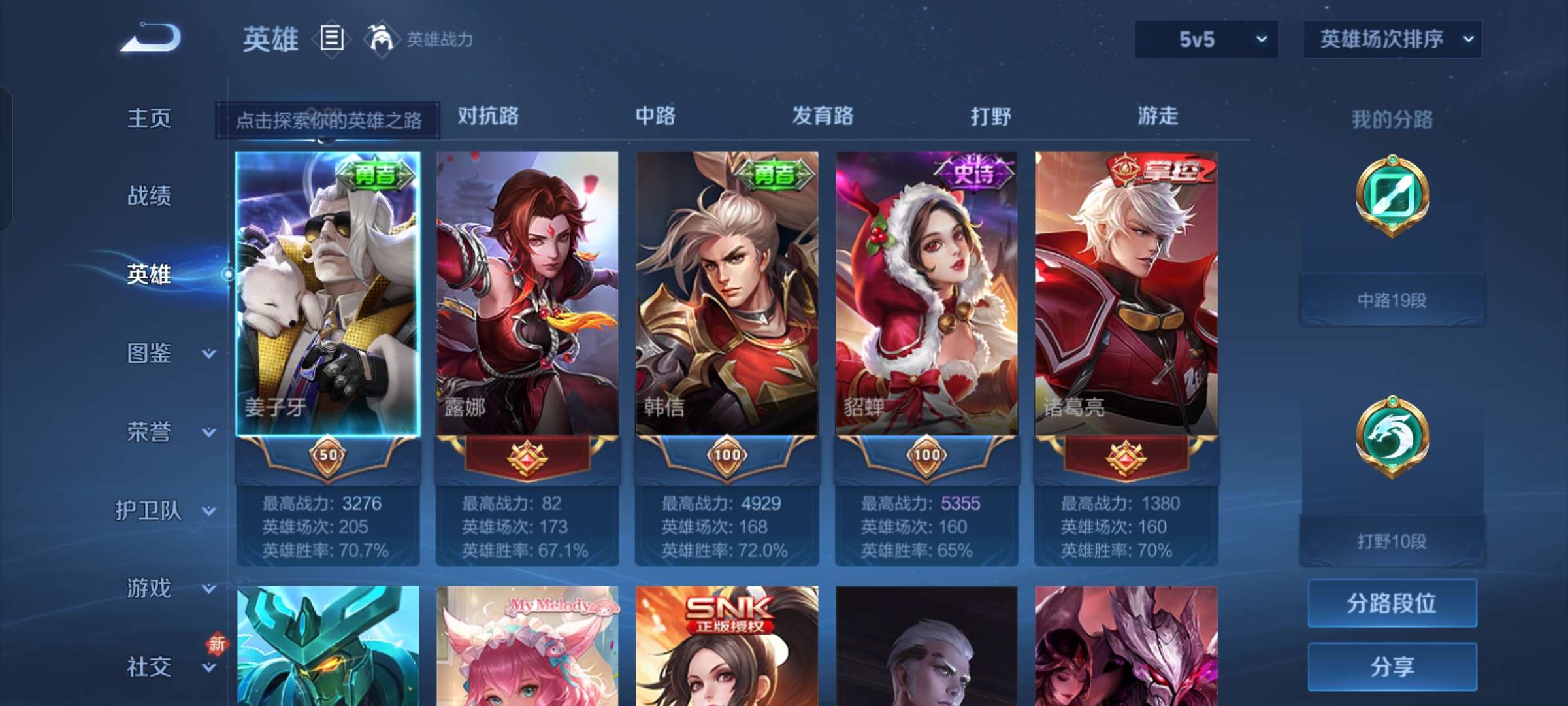Switch to the 打野 hero tab
The height and width of the screenshot is (706, 1568).
click(990, 116)
